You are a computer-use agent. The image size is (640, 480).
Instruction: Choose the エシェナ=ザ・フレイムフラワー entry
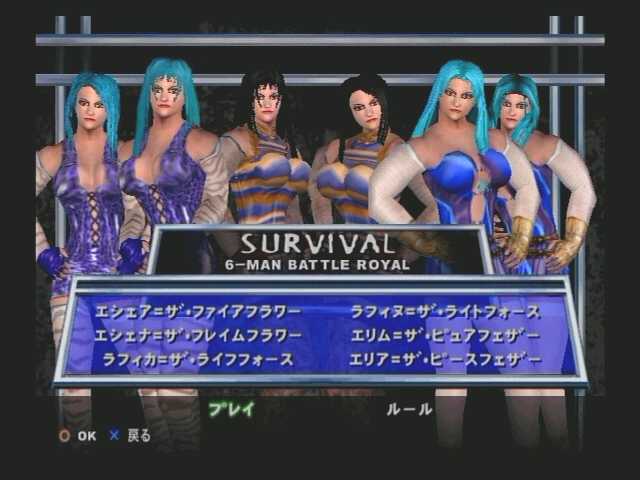click(x=197, y=335)
